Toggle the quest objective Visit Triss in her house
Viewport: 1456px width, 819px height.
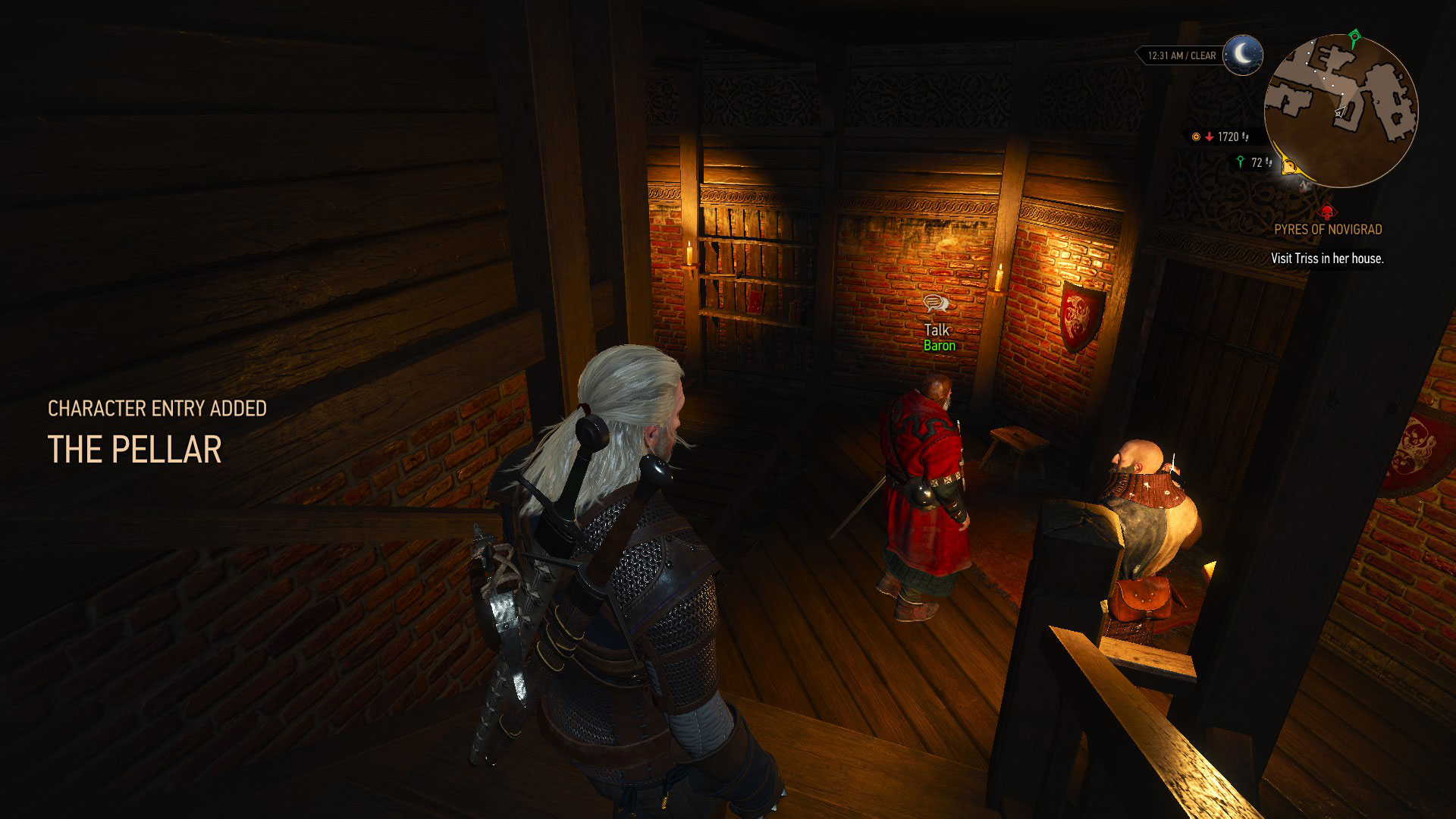pos(1328,259)
